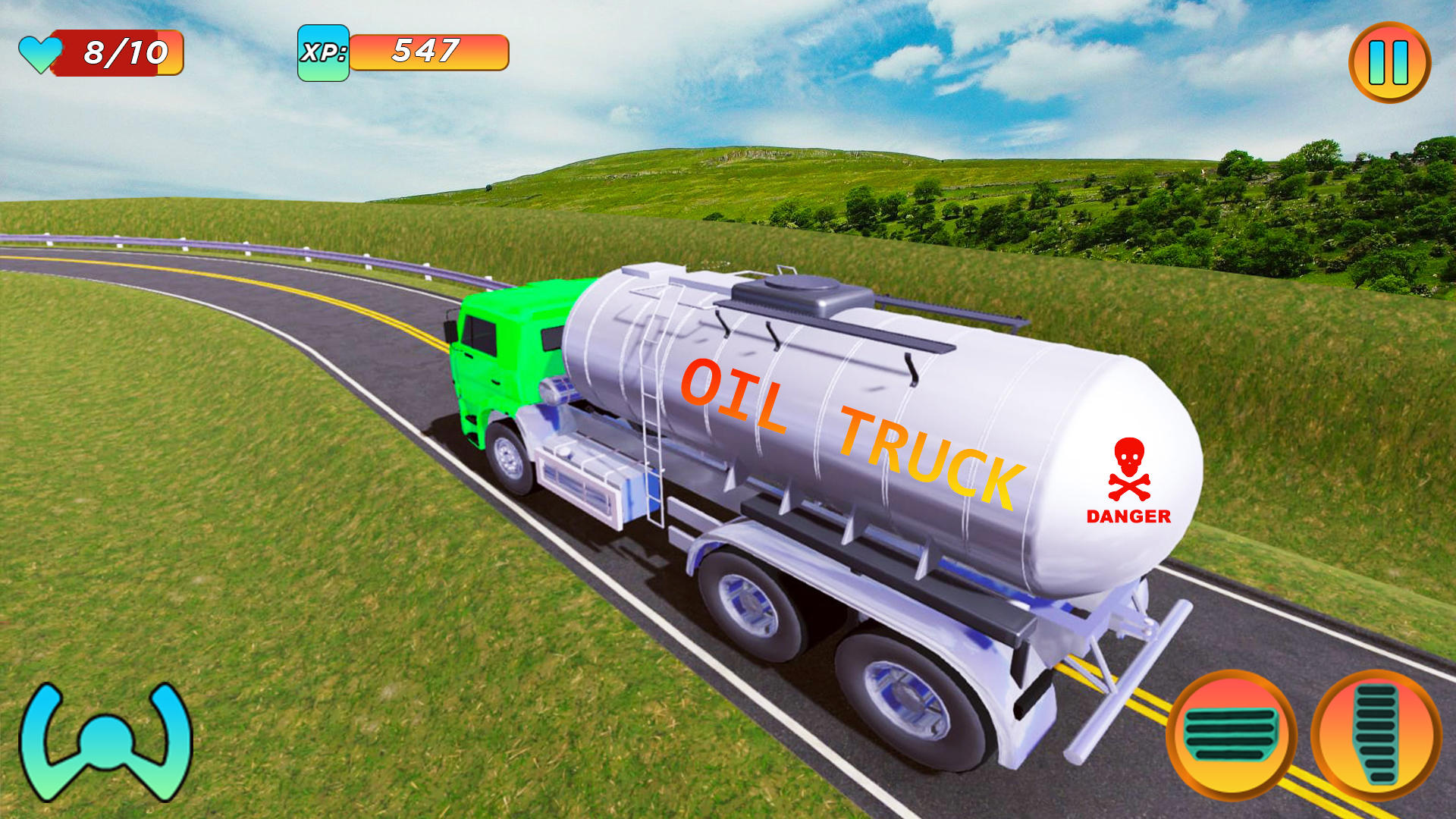This screenshot has width=1456, height=819.
Task: Click the 8/10 health counter
Action: pyautogui.click(x=125, y=52)
